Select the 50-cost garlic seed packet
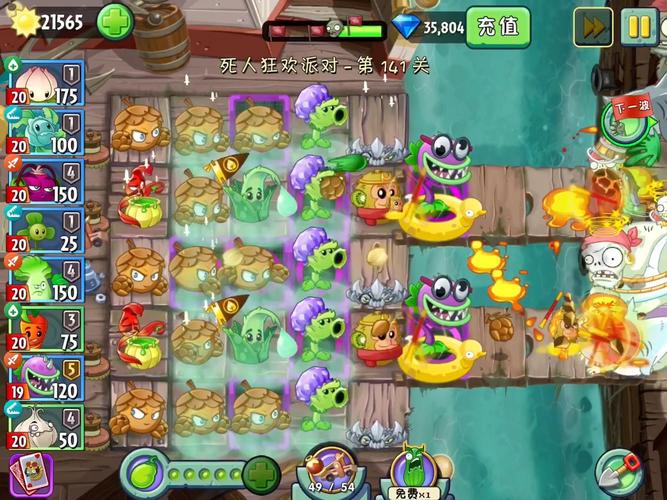667x500 pixels. 45,426
